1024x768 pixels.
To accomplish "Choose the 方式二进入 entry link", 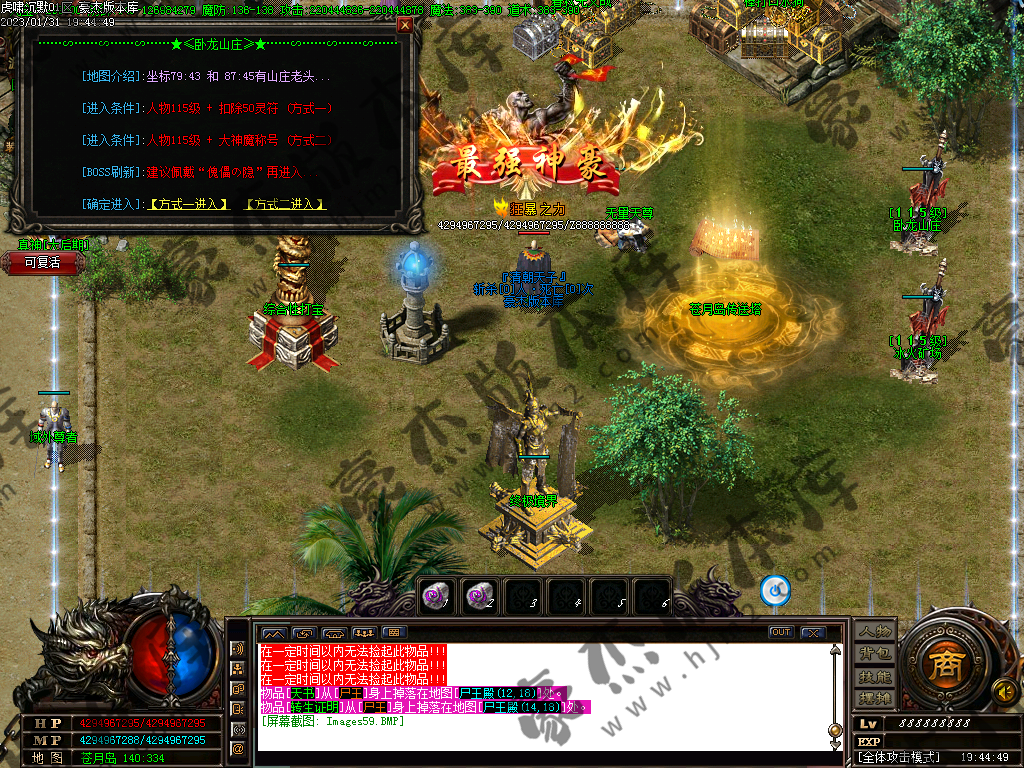I will coord(286,204).
